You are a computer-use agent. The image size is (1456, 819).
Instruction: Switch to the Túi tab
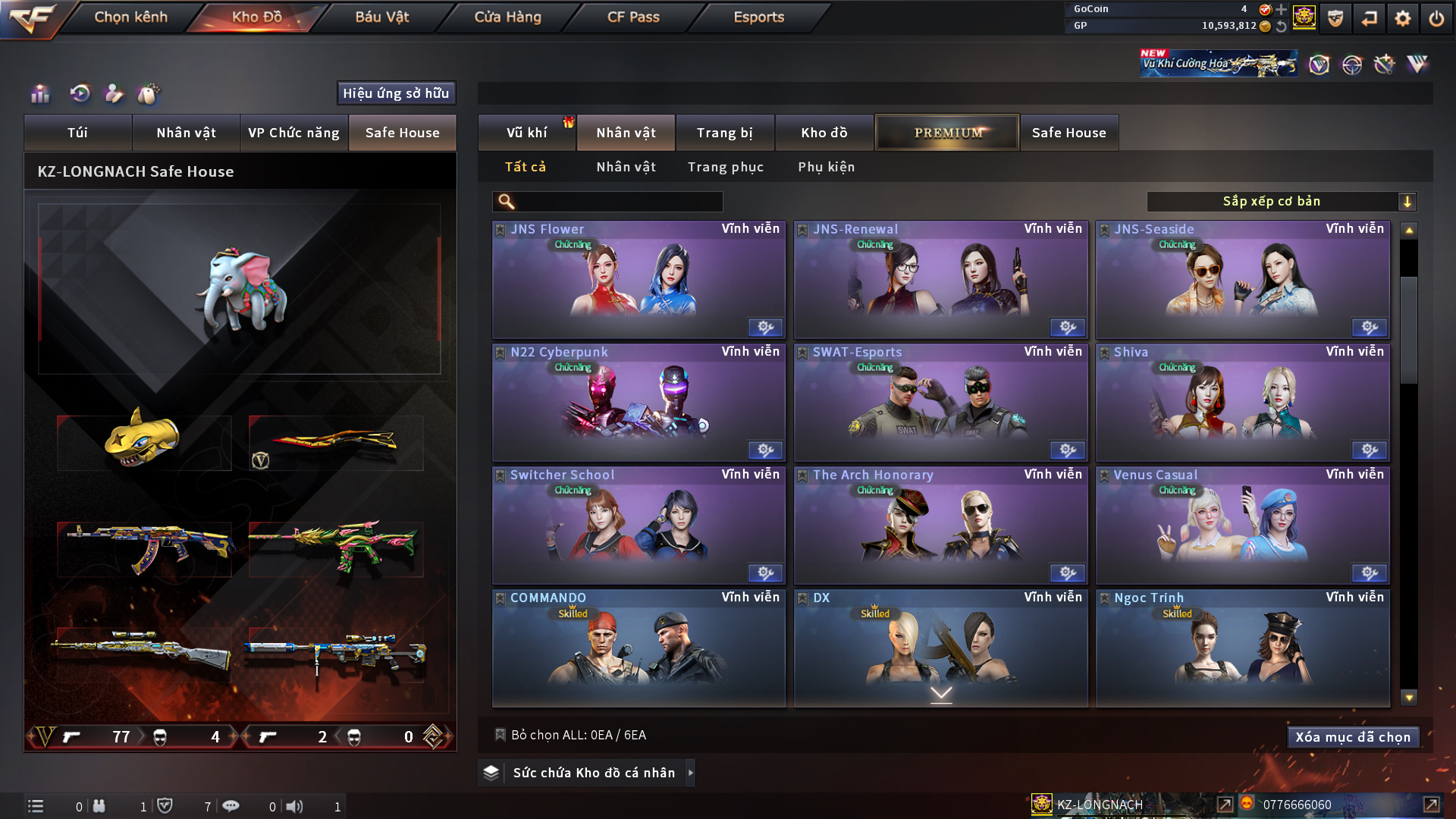click(x=77, y=133)
